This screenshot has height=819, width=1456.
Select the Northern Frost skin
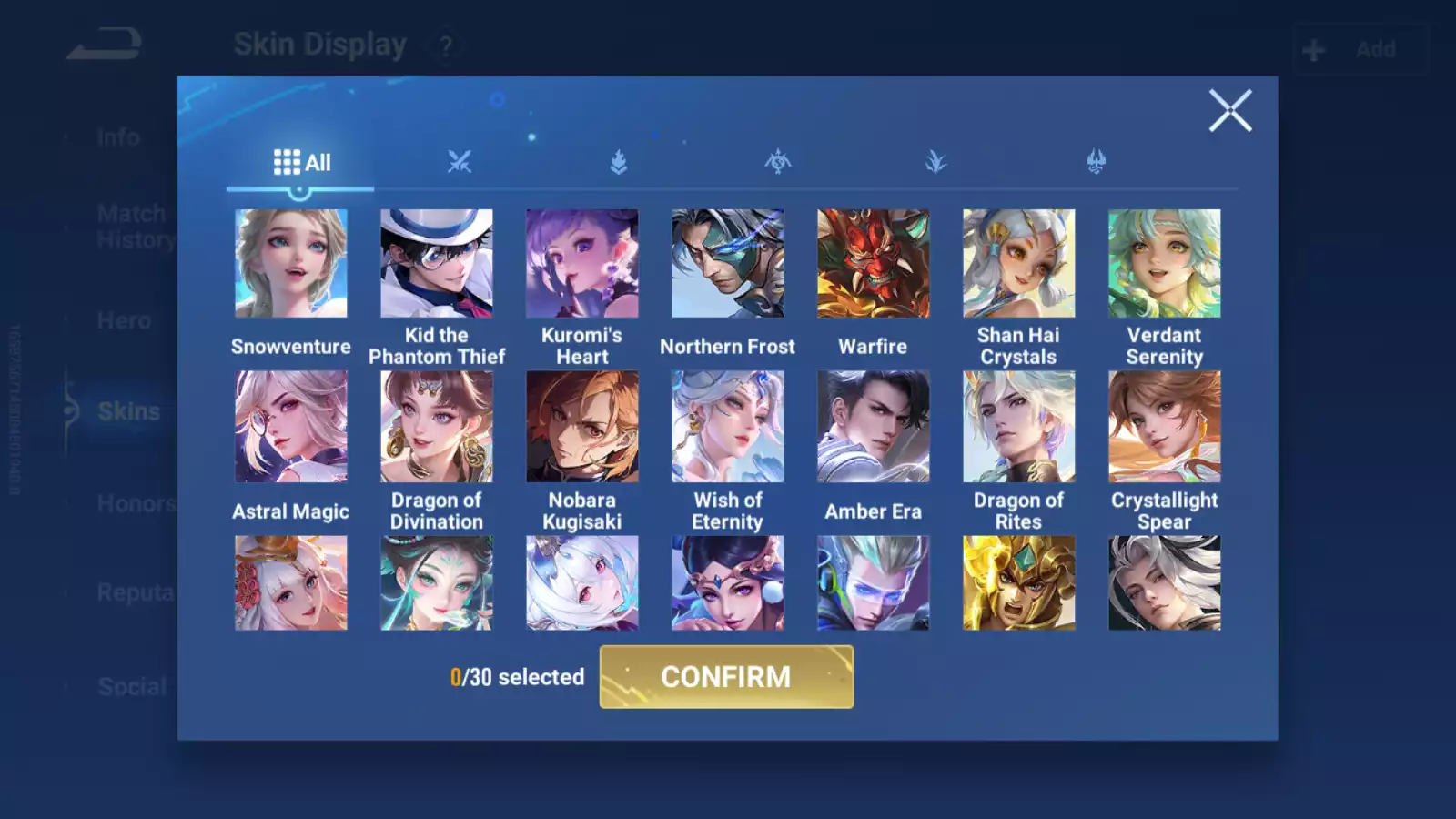click(728, 264)
